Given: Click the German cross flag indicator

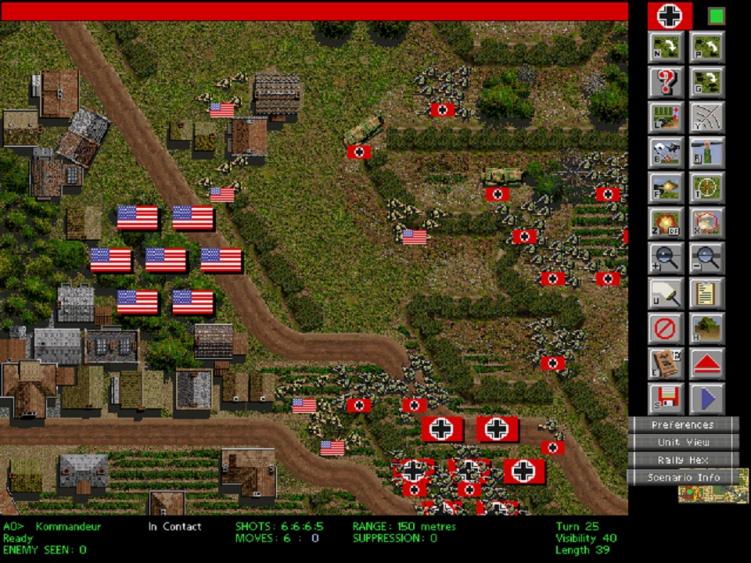Looking at the screenshot, I should click(670, 15).
